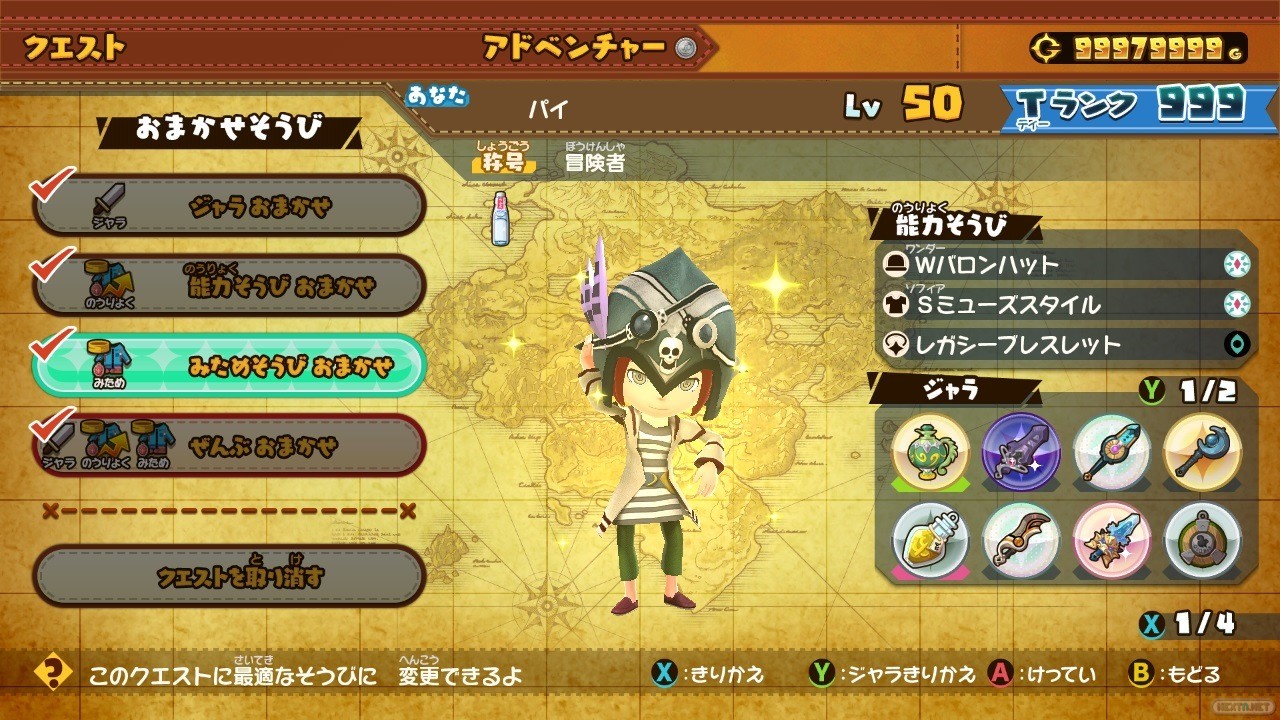Select the green teapot jara icon
Screen dimensions: 1280x720
point(930,450)
